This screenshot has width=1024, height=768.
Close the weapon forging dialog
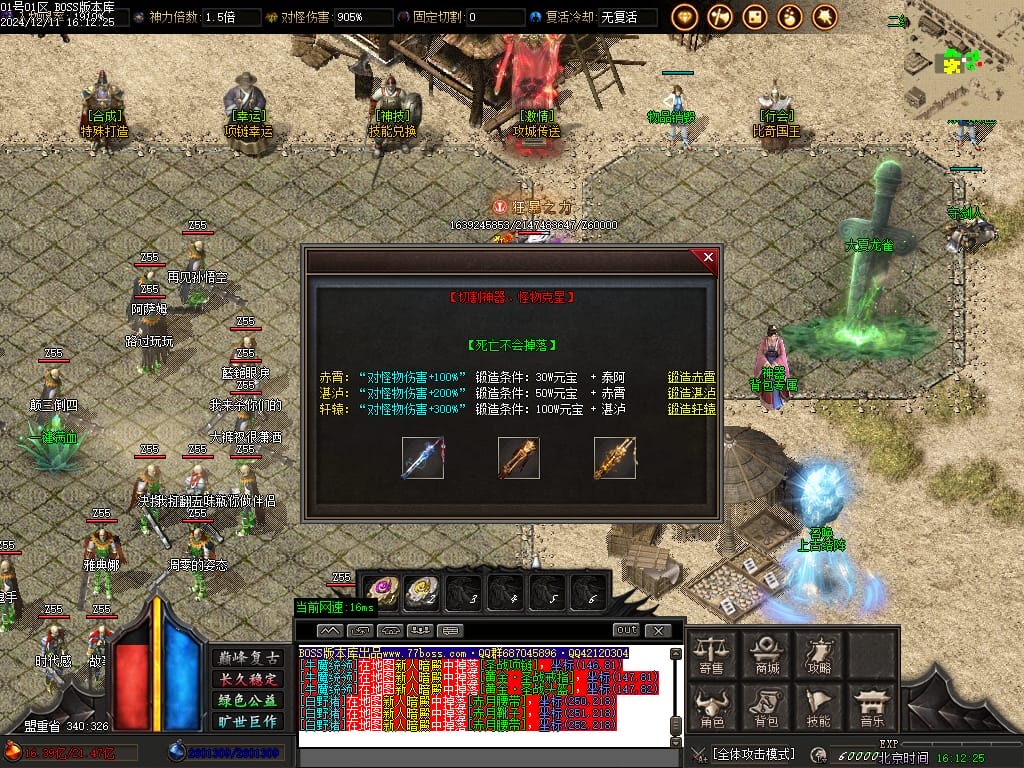(708, 258)
